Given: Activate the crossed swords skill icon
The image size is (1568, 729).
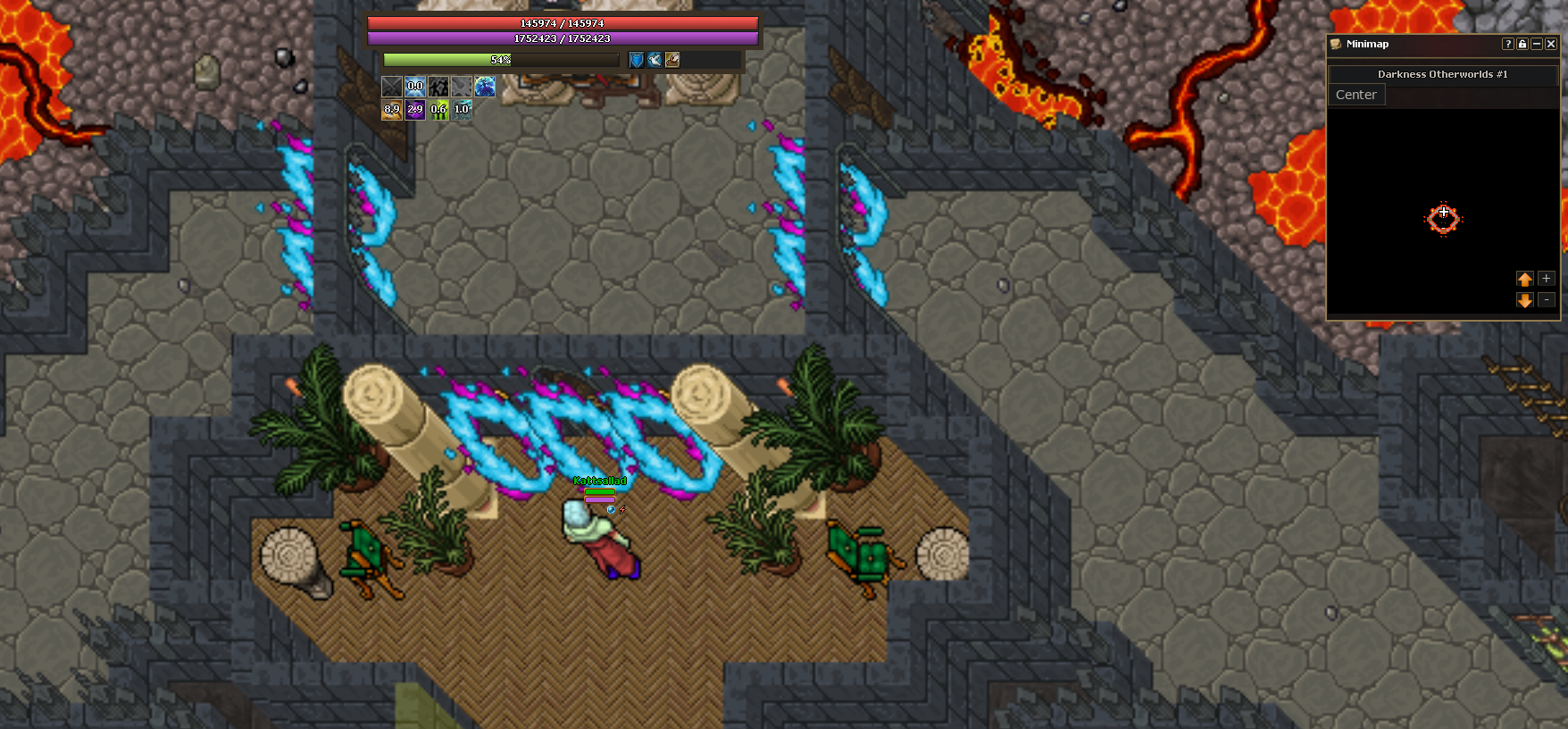Looking at the screenshot, I should tap(392, 87).
